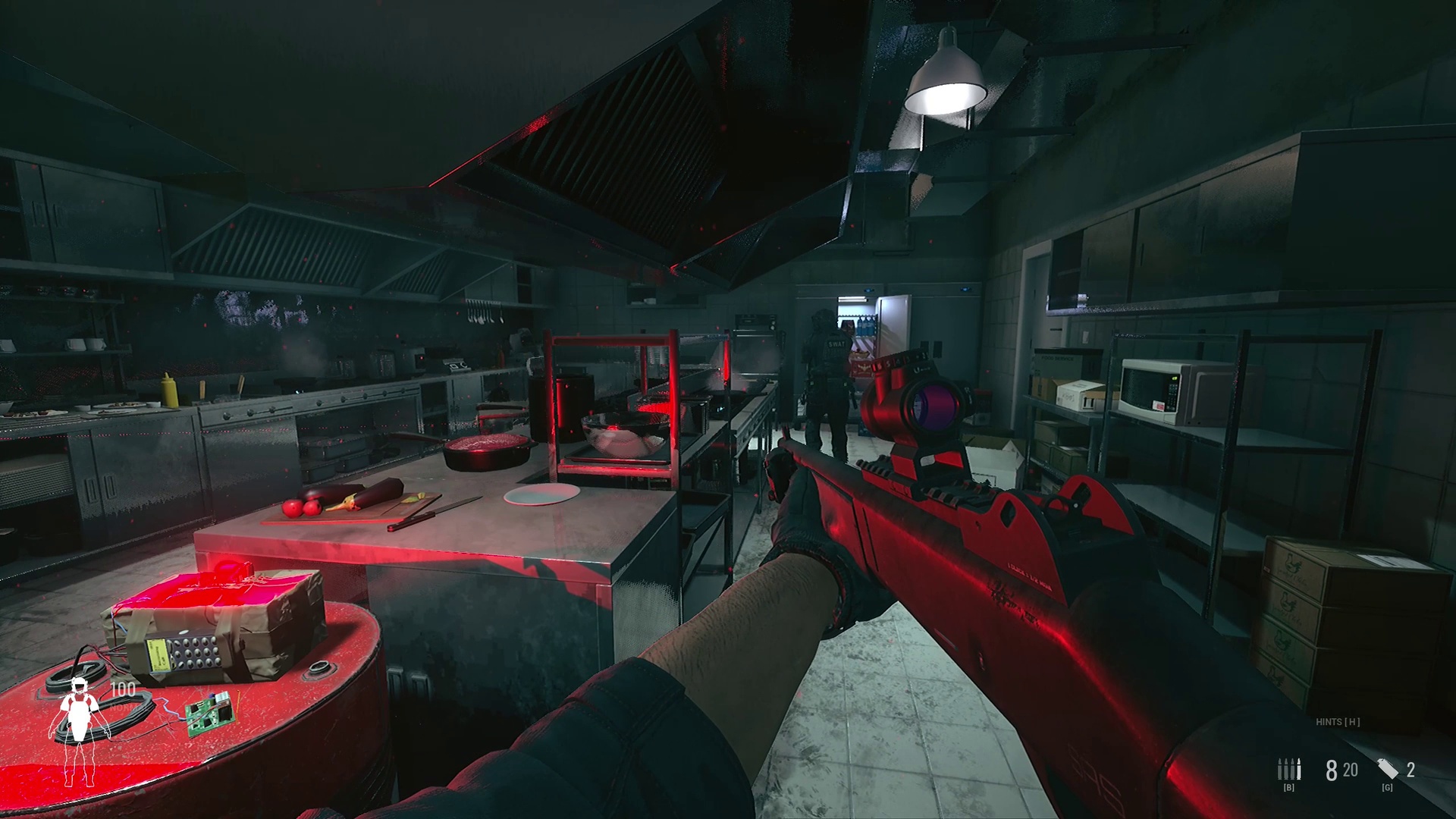Click the player body armor silhouette icon
Image resolution: width=1456 pixels, height=819 pixels.
(x=79, y=730)
